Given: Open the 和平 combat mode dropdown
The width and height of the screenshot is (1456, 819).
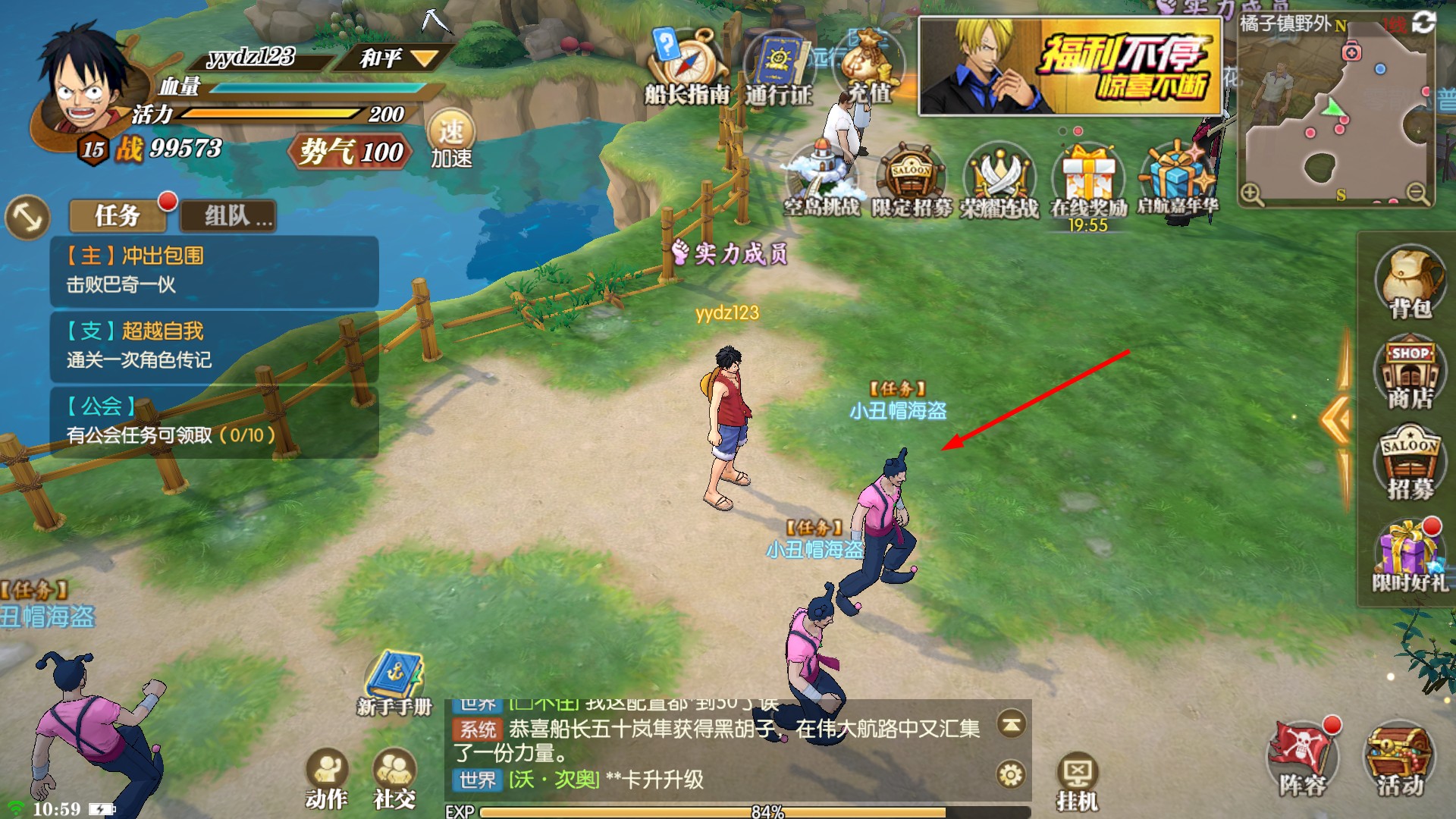Looking at the screenshot, I should point(399,58).
